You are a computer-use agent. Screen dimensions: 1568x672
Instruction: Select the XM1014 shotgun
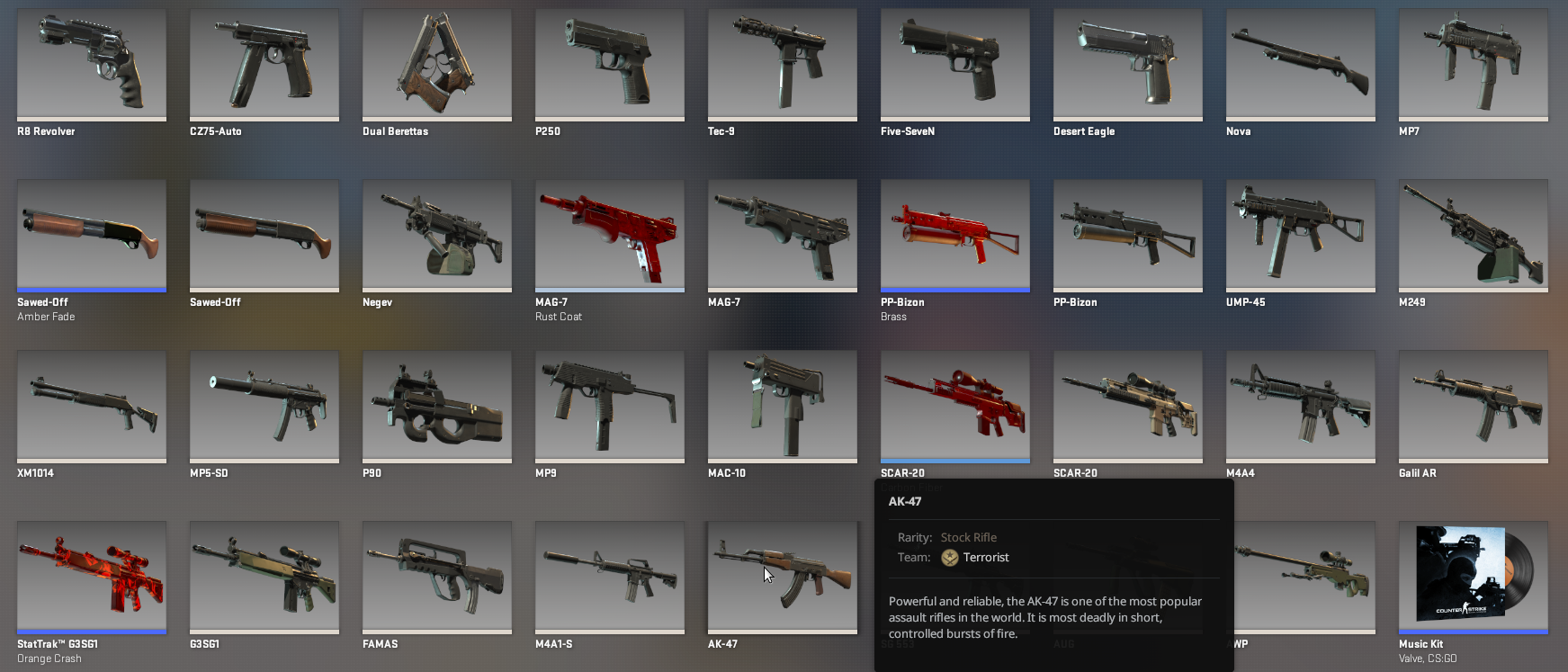click(91, 405)
